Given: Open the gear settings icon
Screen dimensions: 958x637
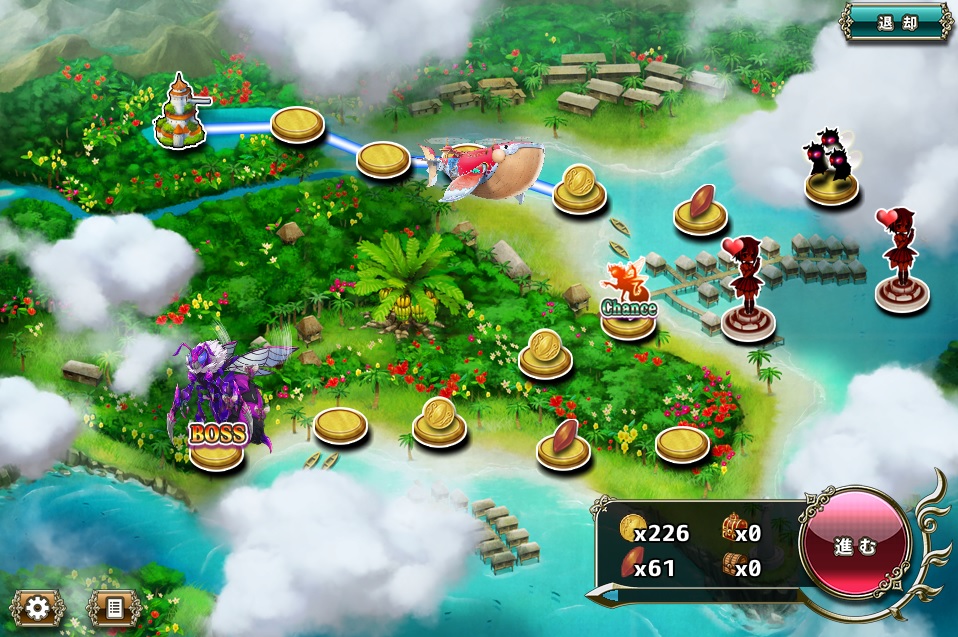Looking at the screenshot, I should coord(38,607).
